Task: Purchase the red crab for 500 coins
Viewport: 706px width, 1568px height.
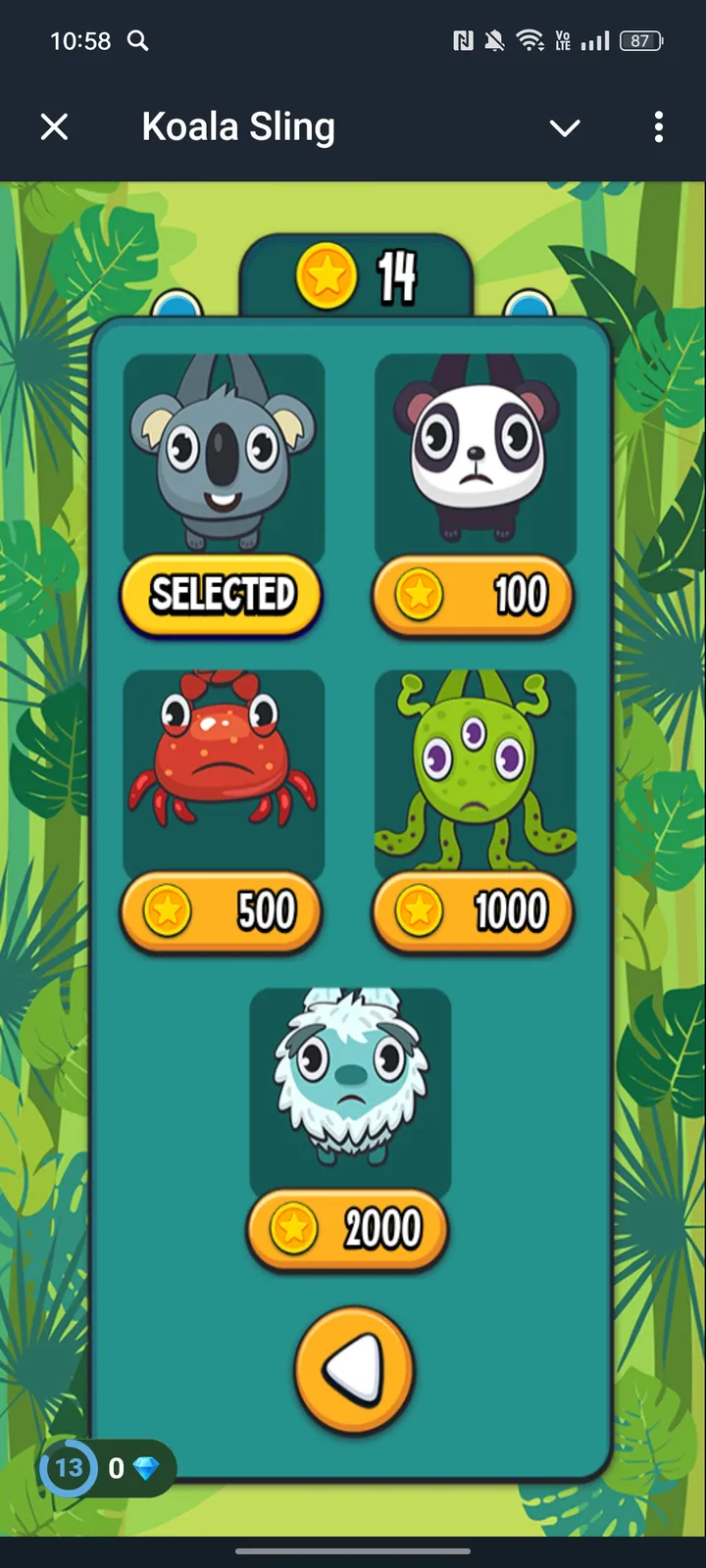Action: point(222,911)
